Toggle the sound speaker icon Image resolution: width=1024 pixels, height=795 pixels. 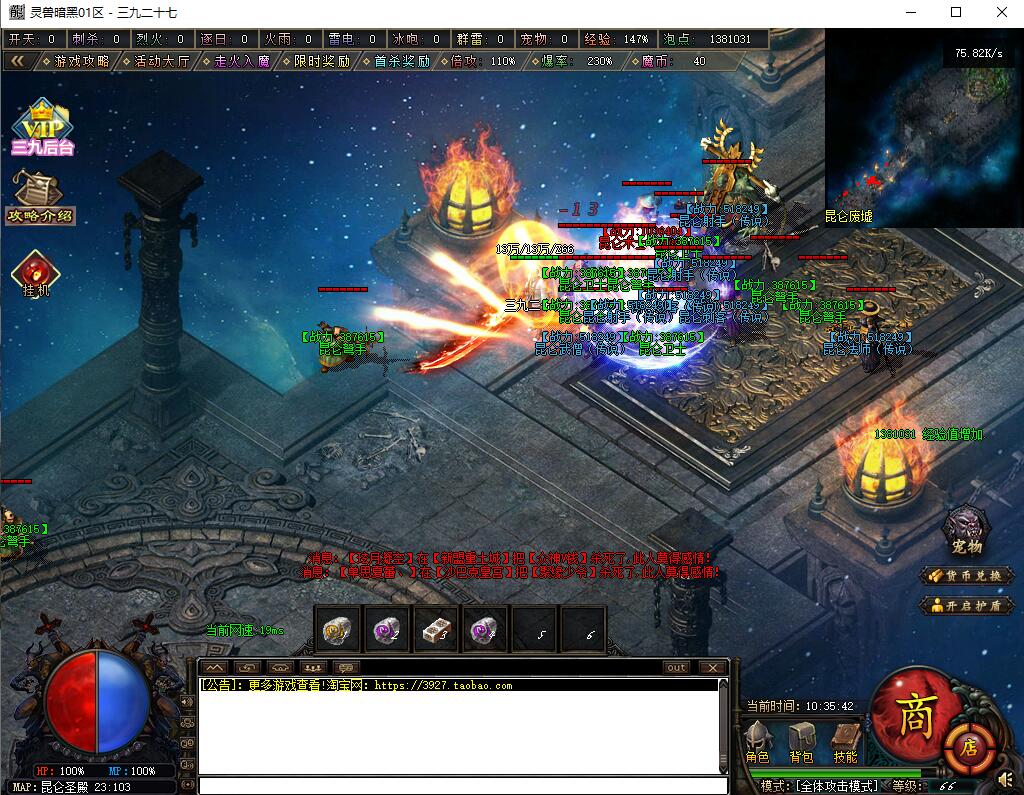(x=1005, y=779)
